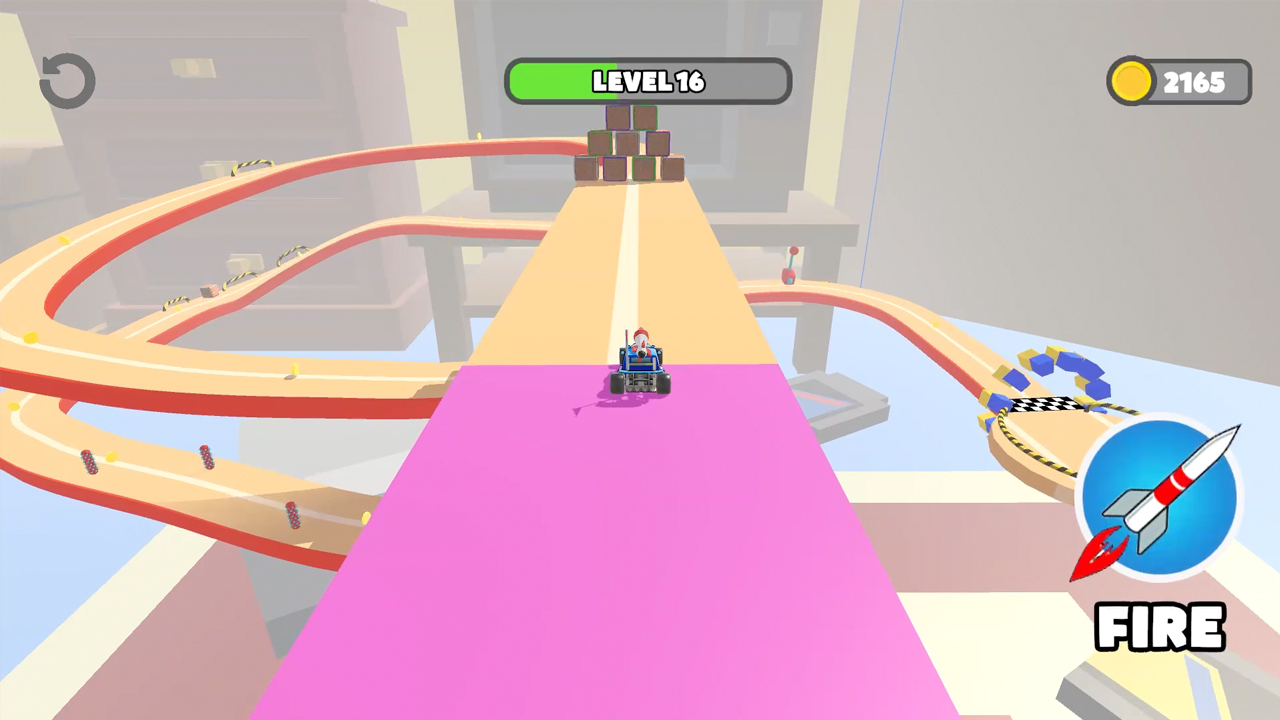Select the coin total showing 2165

(1196, 81)
